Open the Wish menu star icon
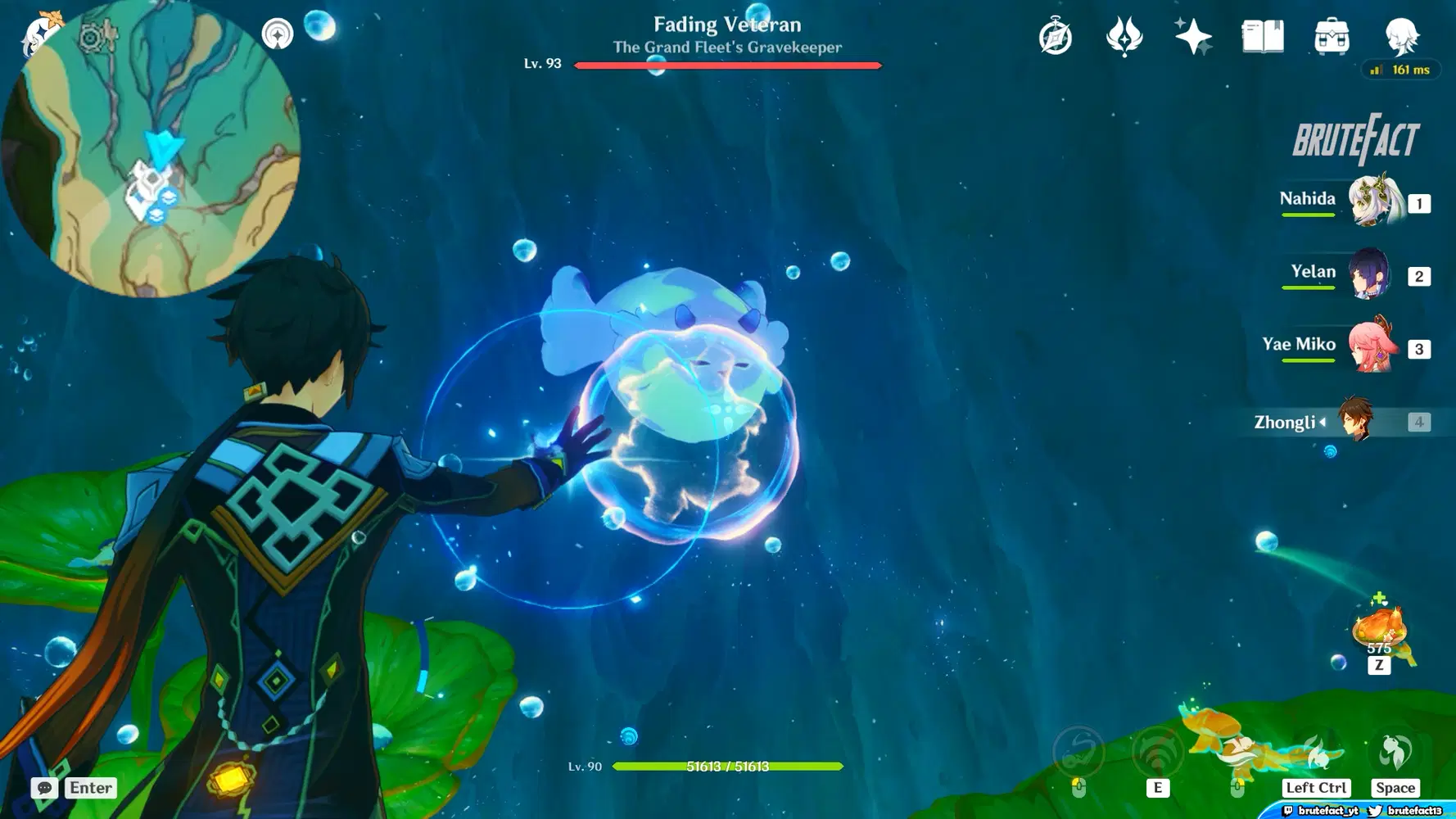Viewport: 1456px width, 819px height. (1194, 36)
